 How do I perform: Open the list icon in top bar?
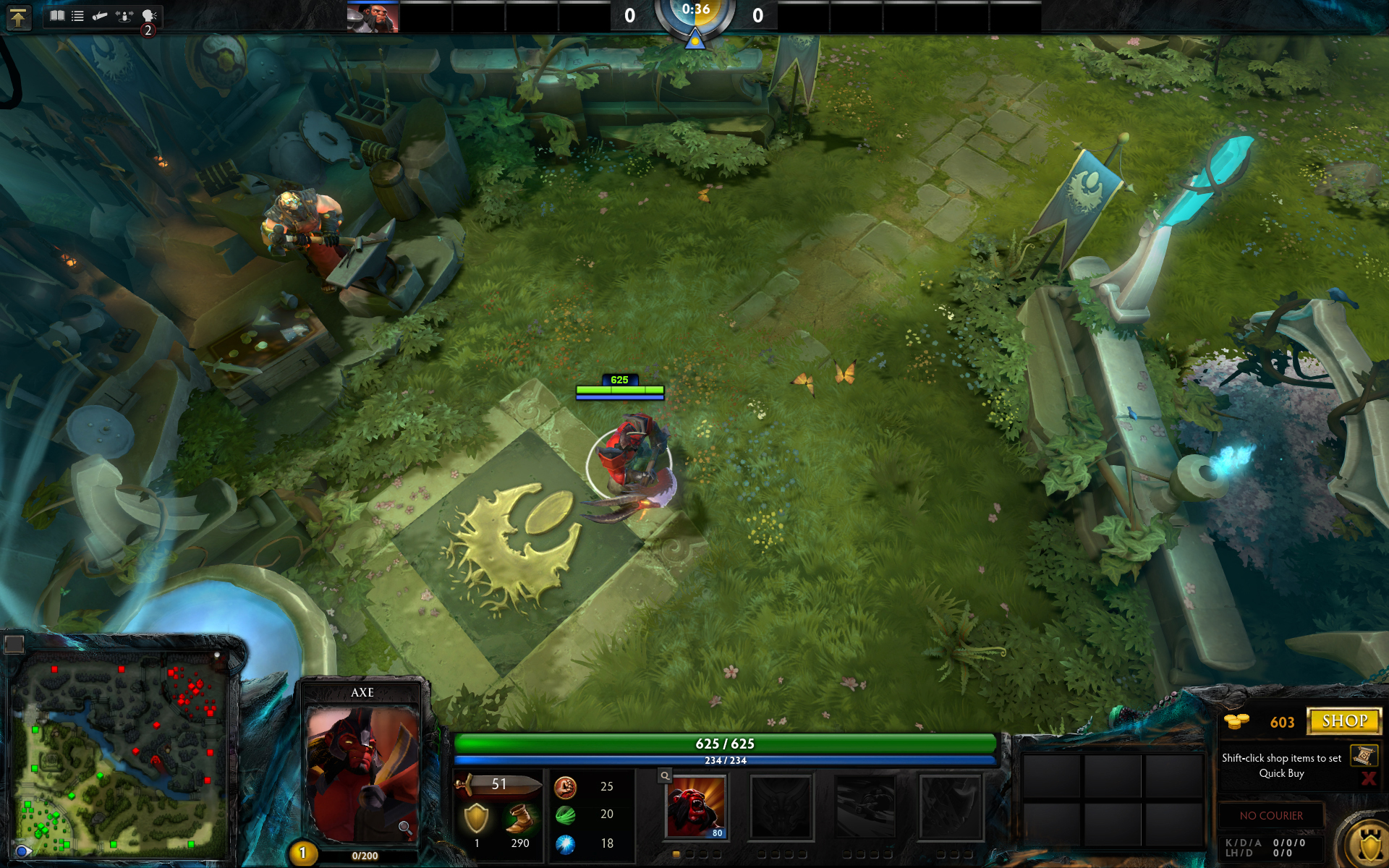[77, 16]
